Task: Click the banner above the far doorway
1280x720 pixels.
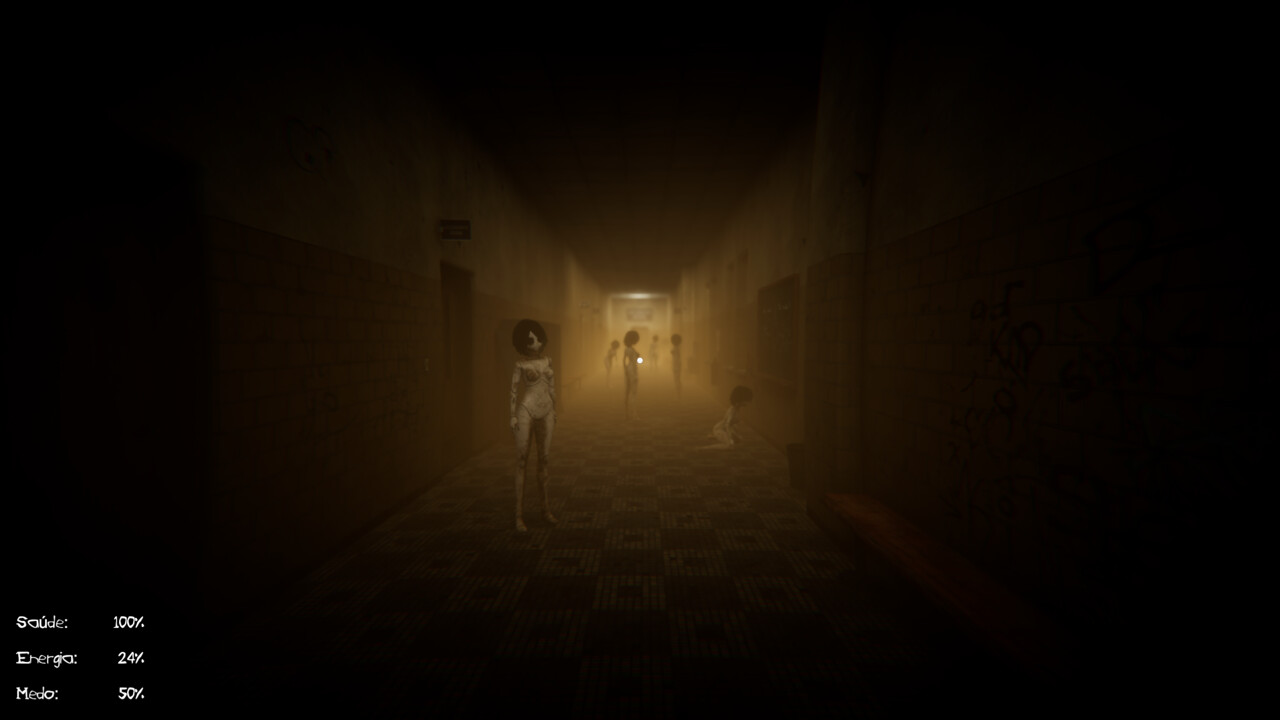Action: [x=638, y=314]
